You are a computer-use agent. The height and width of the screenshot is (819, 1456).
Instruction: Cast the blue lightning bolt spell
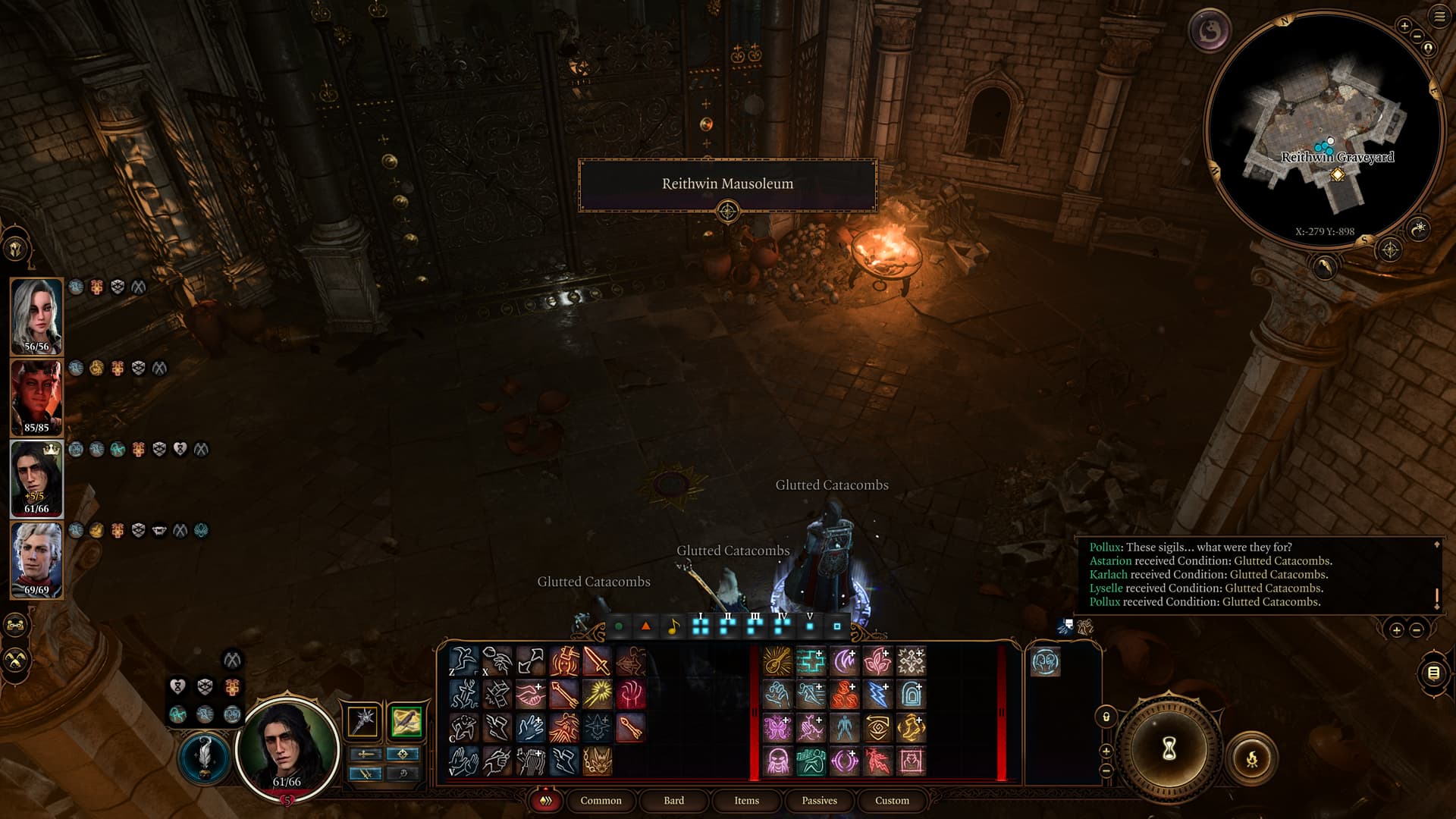click(877, 695)
